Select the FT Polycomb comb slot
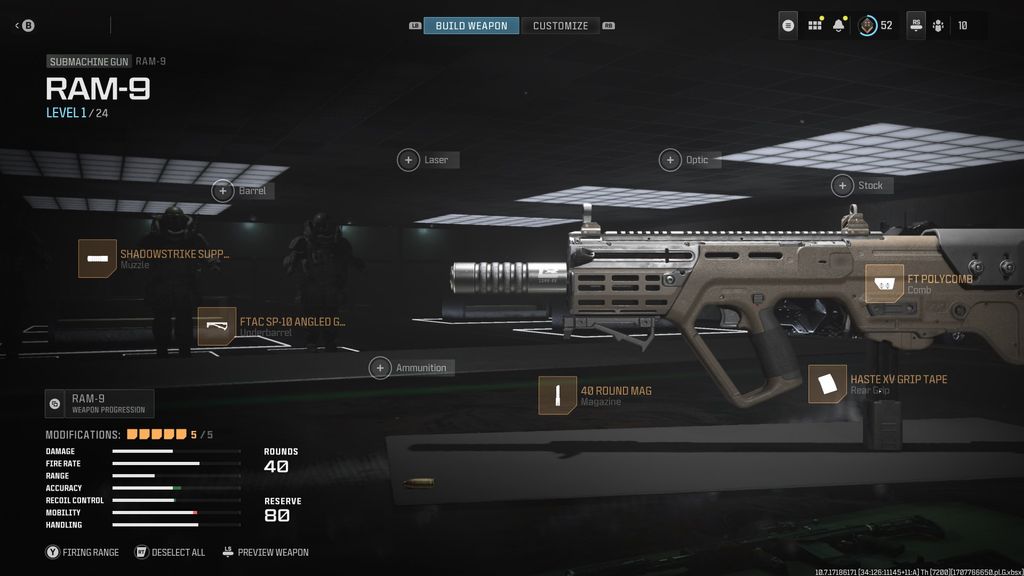Screen dimensions: 1024x576 pyautogui.click(x=885, y=283)
